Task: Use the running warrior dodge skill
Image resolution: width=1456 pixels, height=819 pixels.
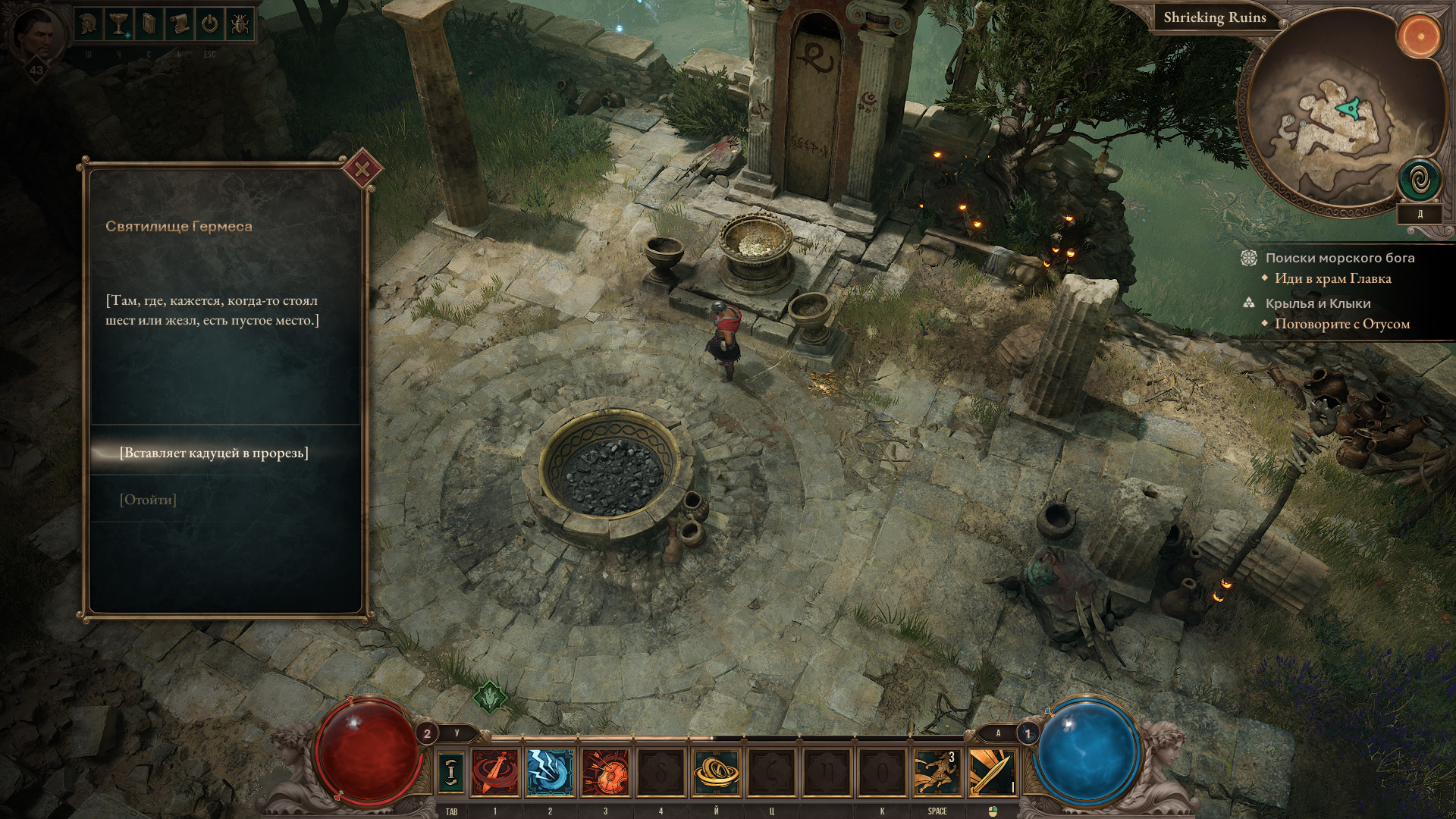Action: click(x=937, y=771)
